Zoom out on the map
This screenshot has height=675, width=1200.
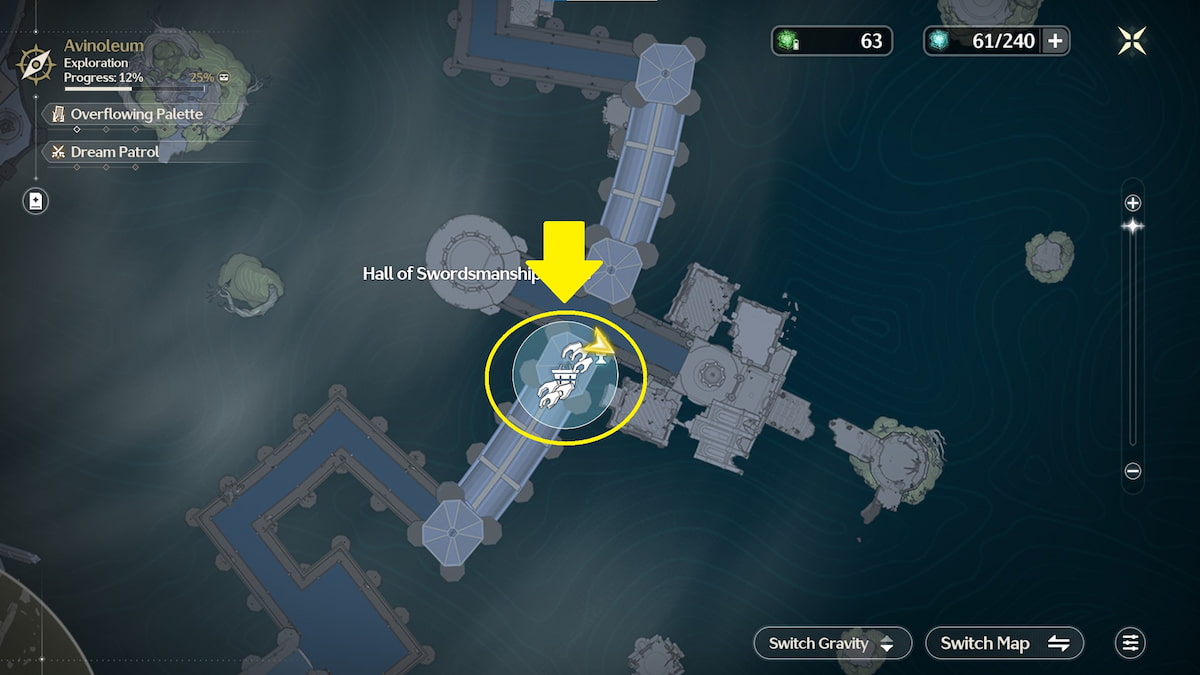(x=1133, y=471)
